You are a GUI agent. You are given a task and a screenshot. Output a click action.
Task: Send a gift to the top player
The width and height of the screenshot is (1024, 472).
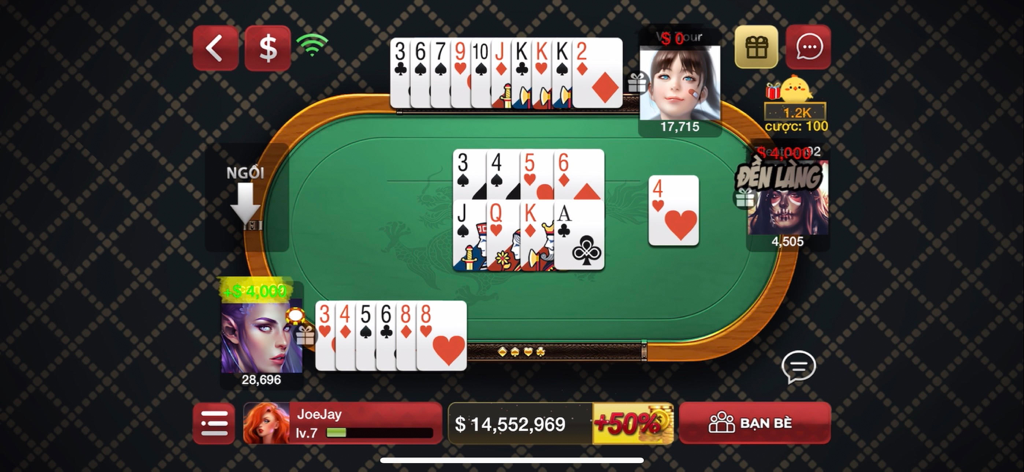(x=635, y=83)
